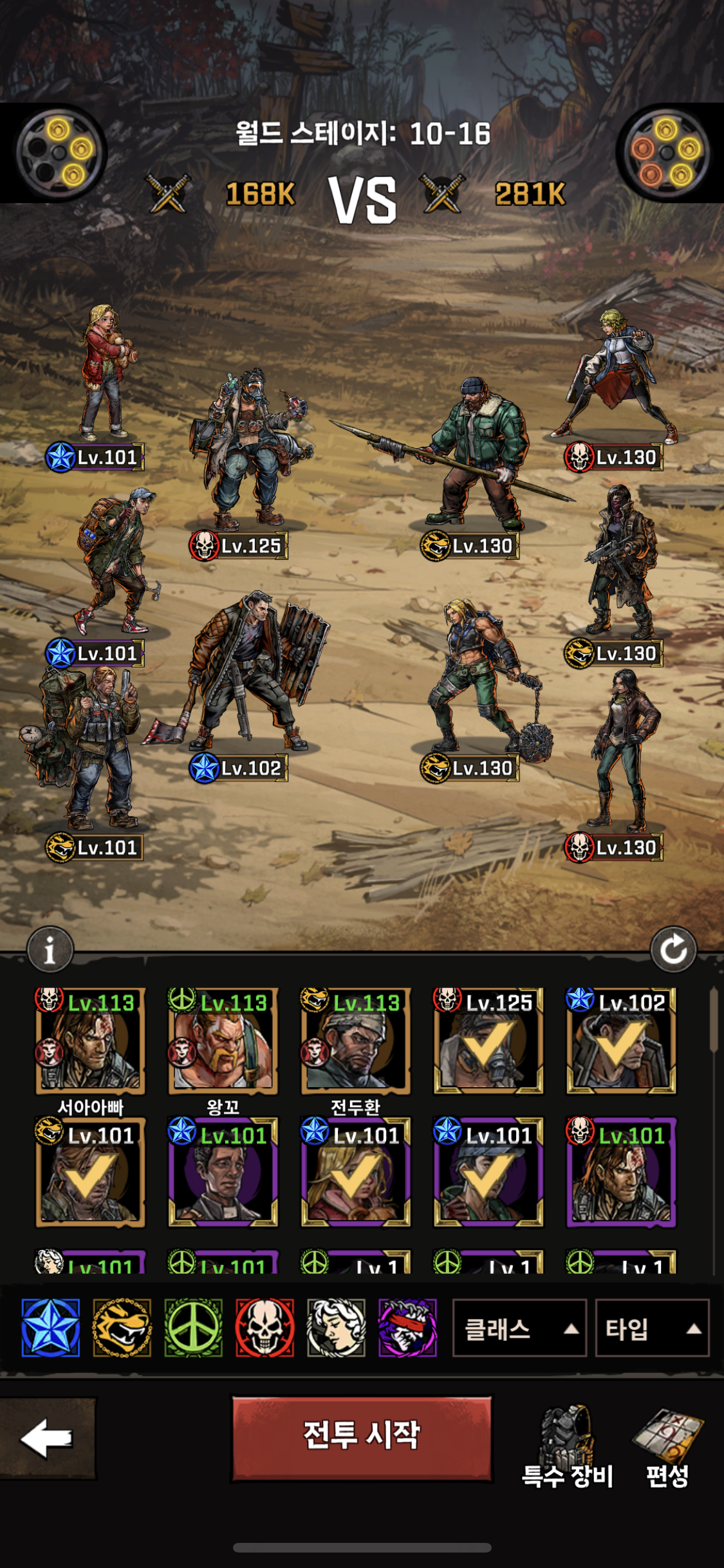724x1568 pixels.
Task: Show battle info with the i button
Action: point(50,949)
